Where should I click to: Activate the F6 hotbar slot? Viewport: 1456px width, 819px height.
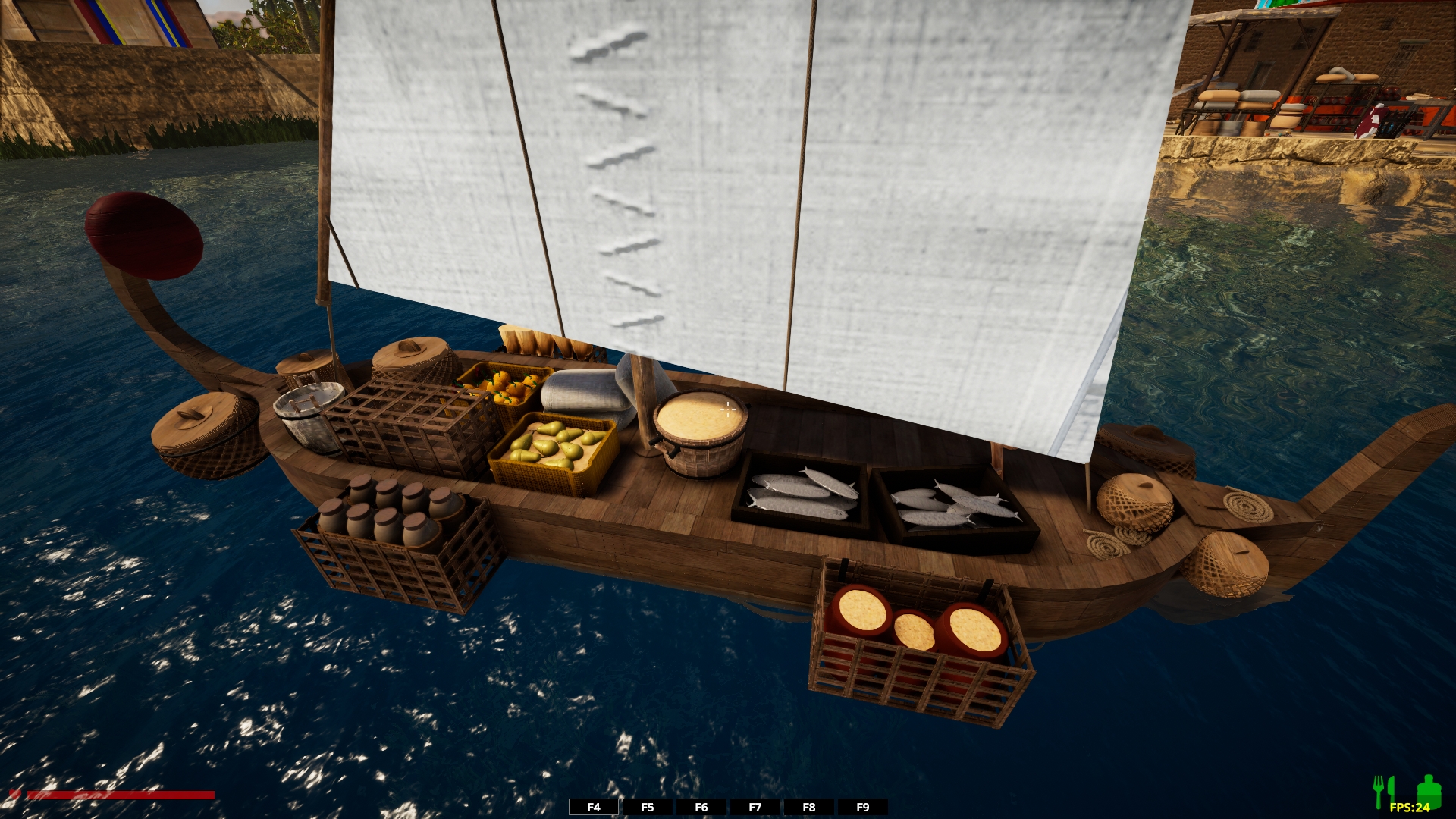tap(701, 807)
